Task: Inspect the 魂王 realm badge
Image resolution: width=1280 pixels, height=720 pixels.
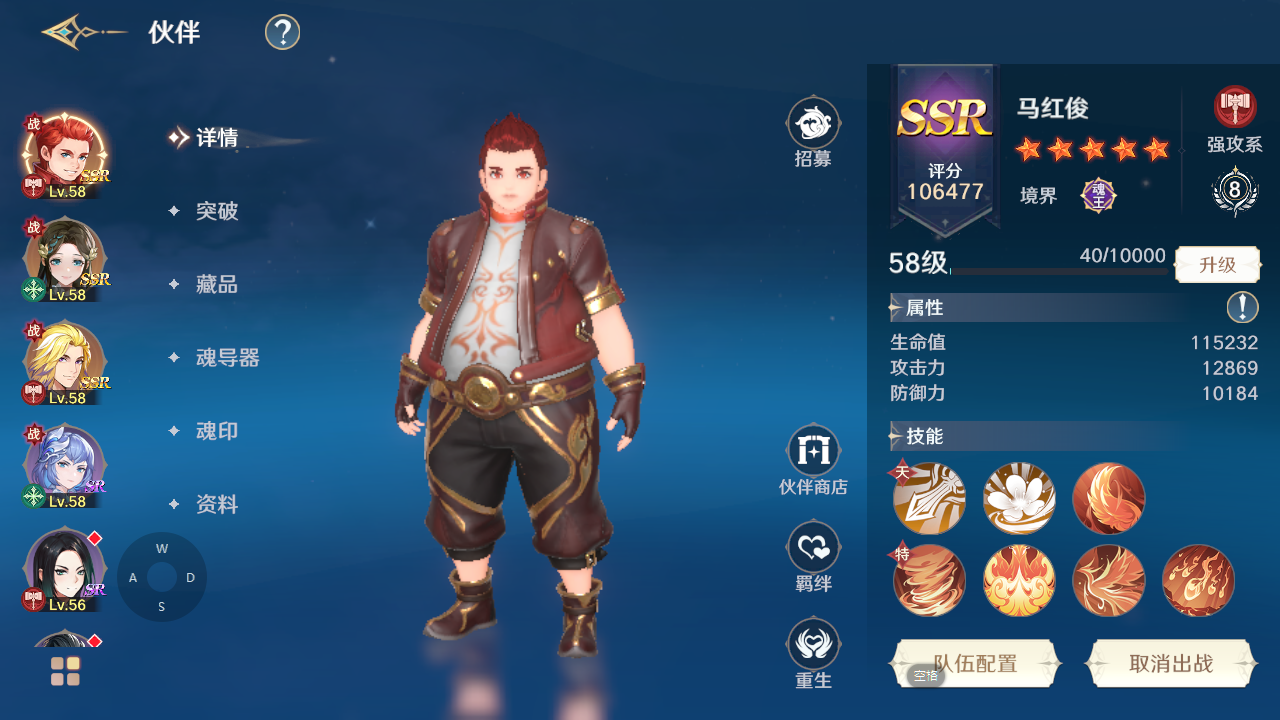Action: click(x=1098, y=195)
